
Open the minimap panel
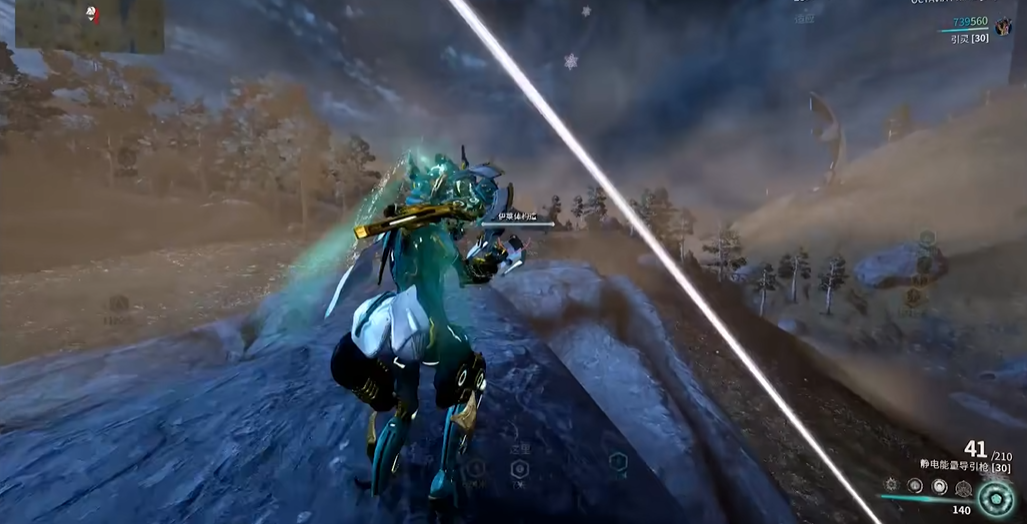point(89,25)
